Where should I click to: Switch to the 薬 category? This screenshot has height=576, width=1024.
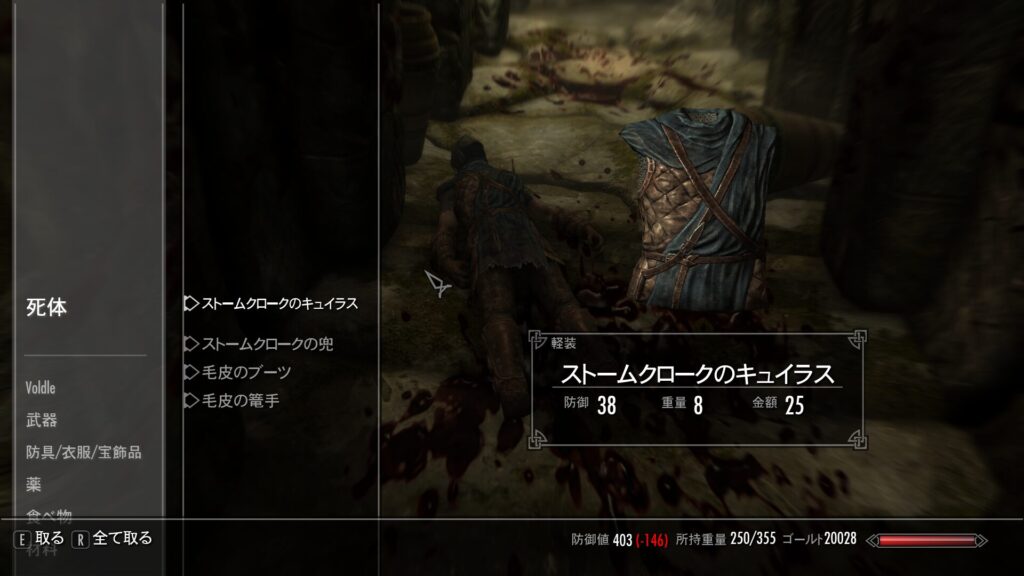(34, 484)
